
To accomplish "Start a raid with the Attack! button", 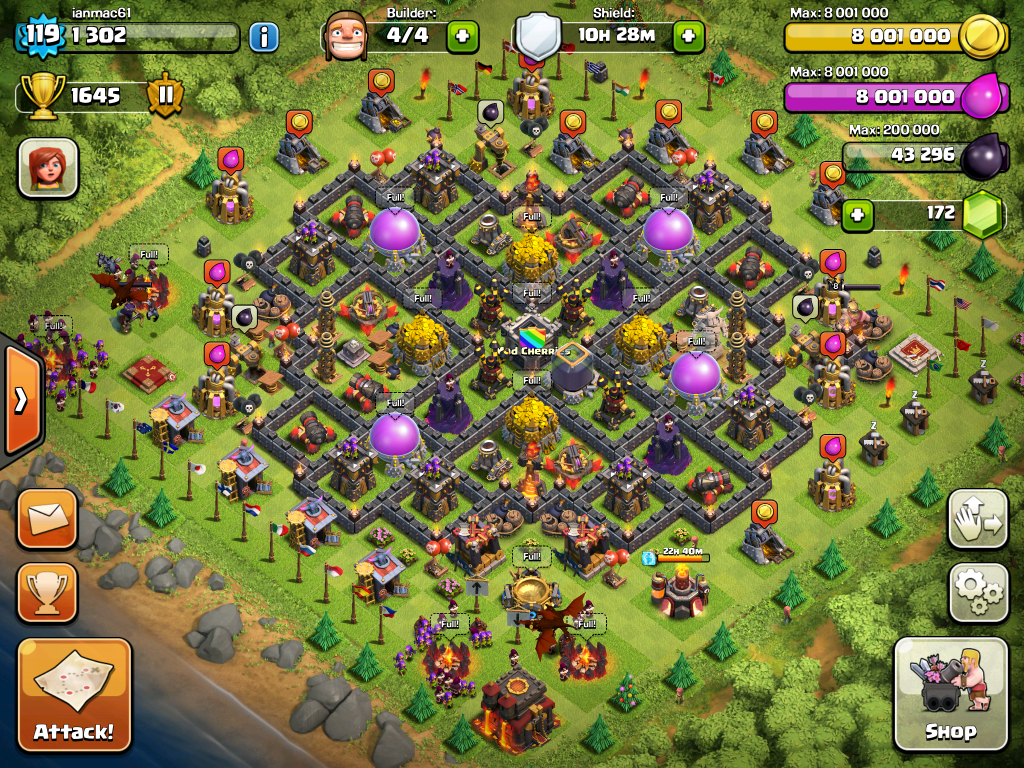I will (x=74, y=694).
